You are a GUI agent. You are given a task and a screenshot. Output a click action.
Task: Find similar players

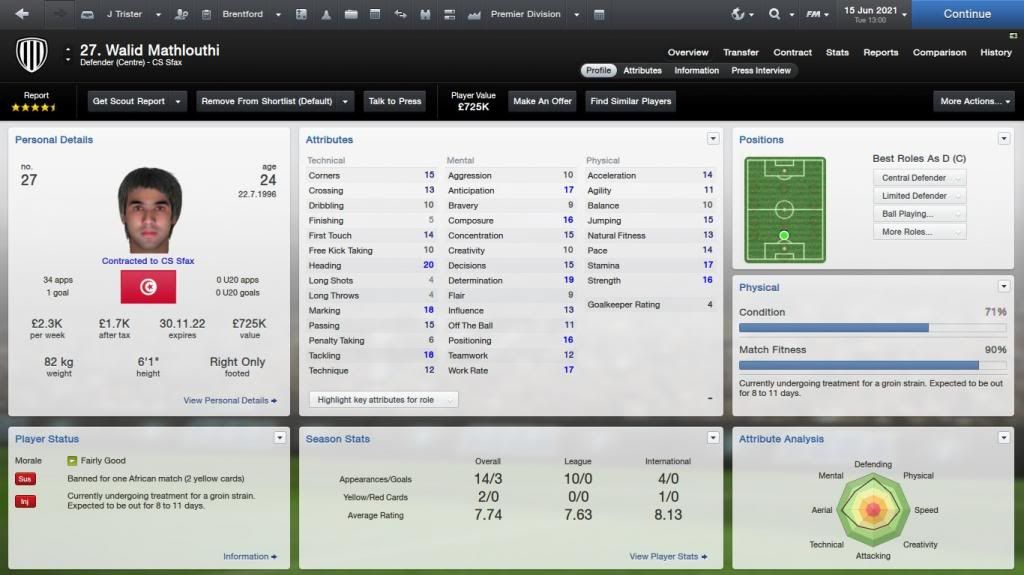point(629,101)
